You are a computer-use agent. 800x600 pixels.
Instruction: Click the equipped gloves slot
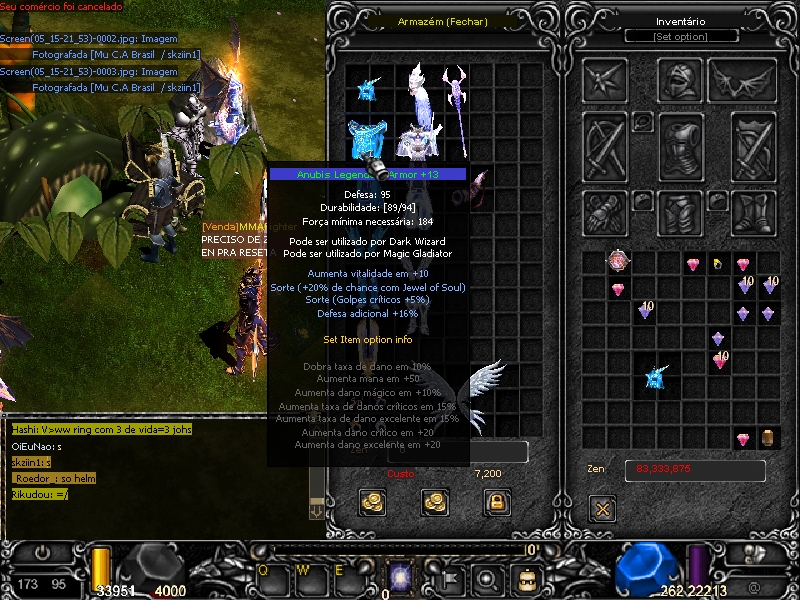[607, 211]
